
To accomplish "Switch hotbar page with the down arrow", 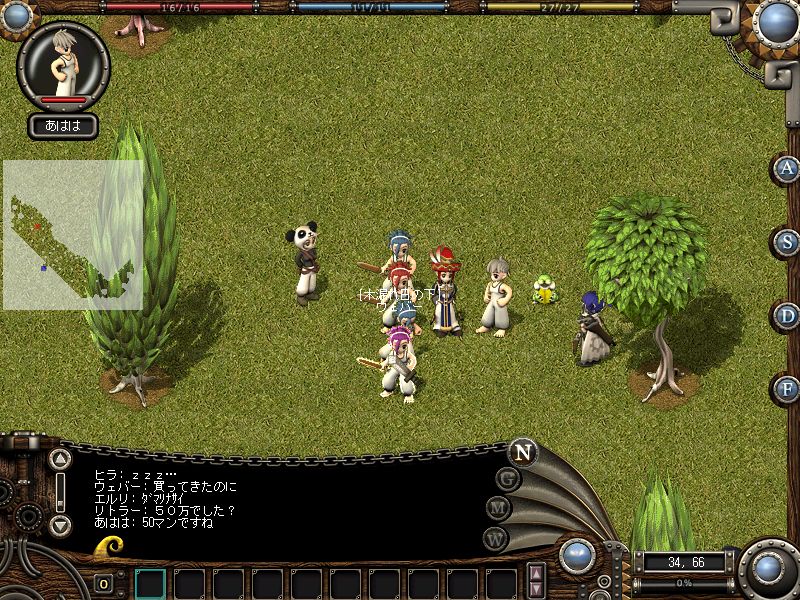I will click(x=537, y=589).
